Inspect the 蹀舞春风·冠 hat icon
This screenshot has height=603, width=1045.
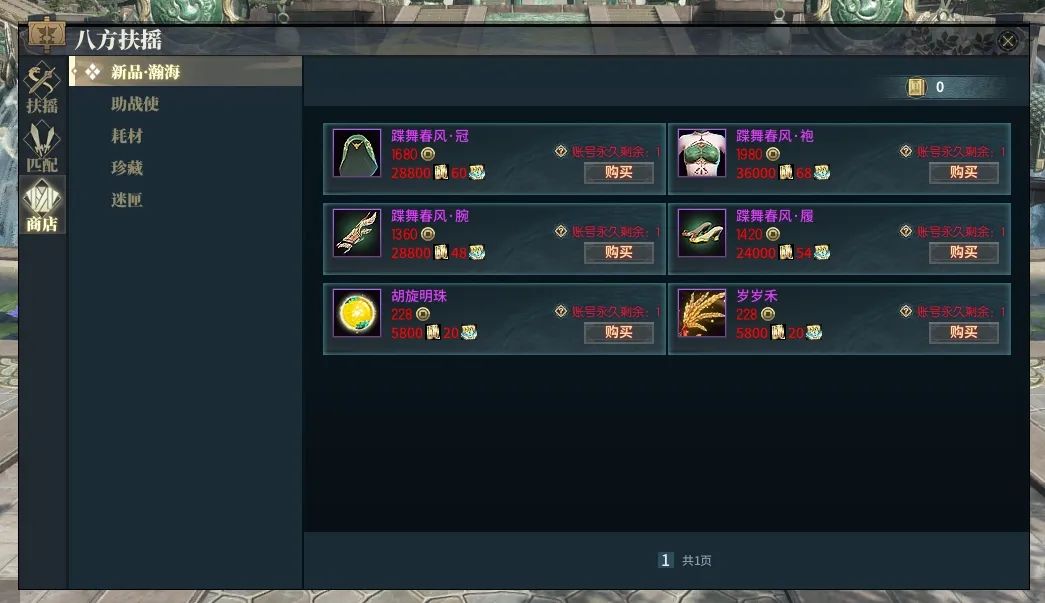(x=357, y=153)
